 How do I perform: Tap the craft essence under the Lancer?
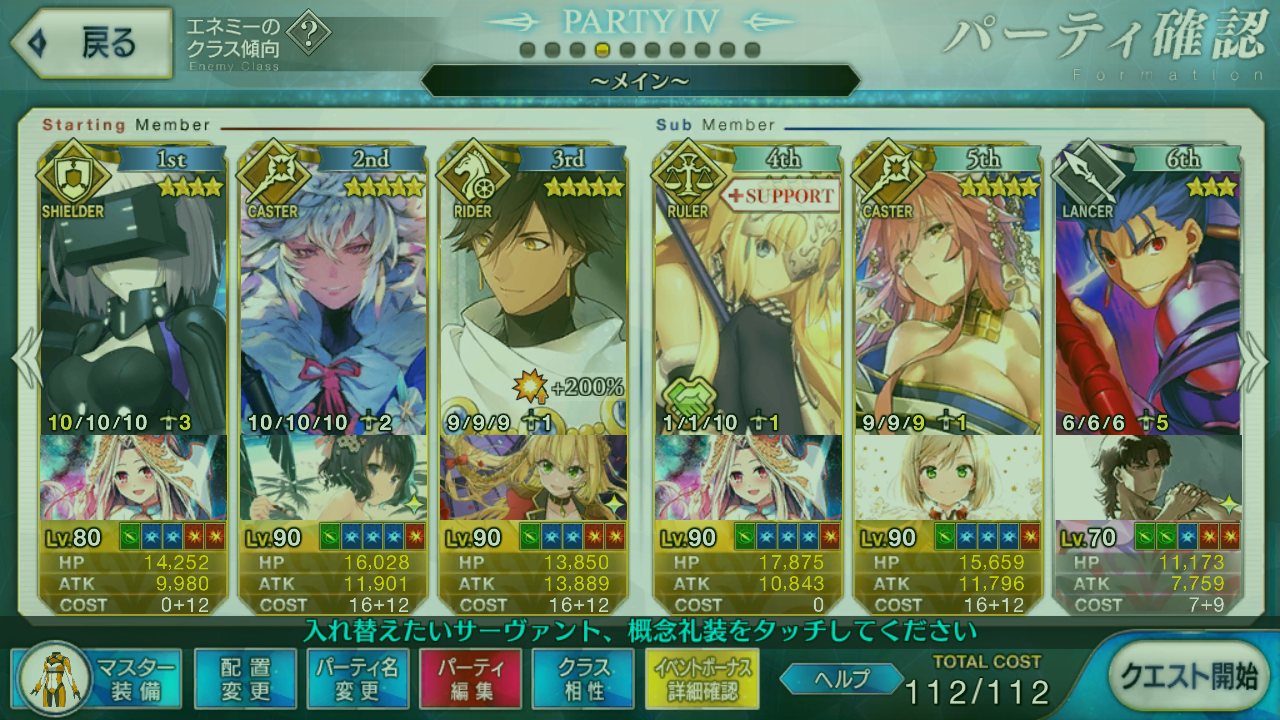[x=1148, y=477]
